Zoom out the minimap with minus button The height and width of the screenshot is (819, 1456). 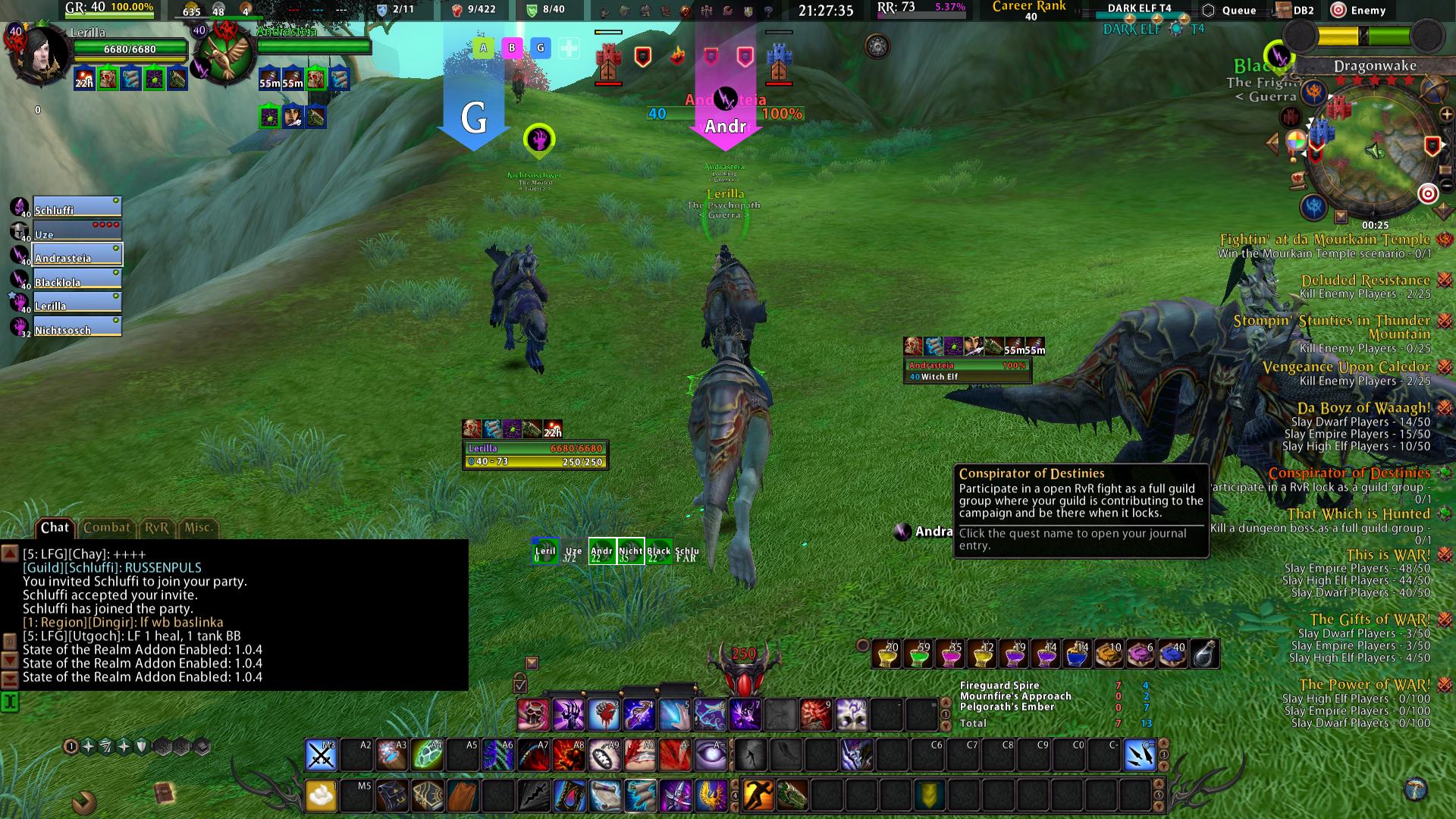pos(1446,185)
